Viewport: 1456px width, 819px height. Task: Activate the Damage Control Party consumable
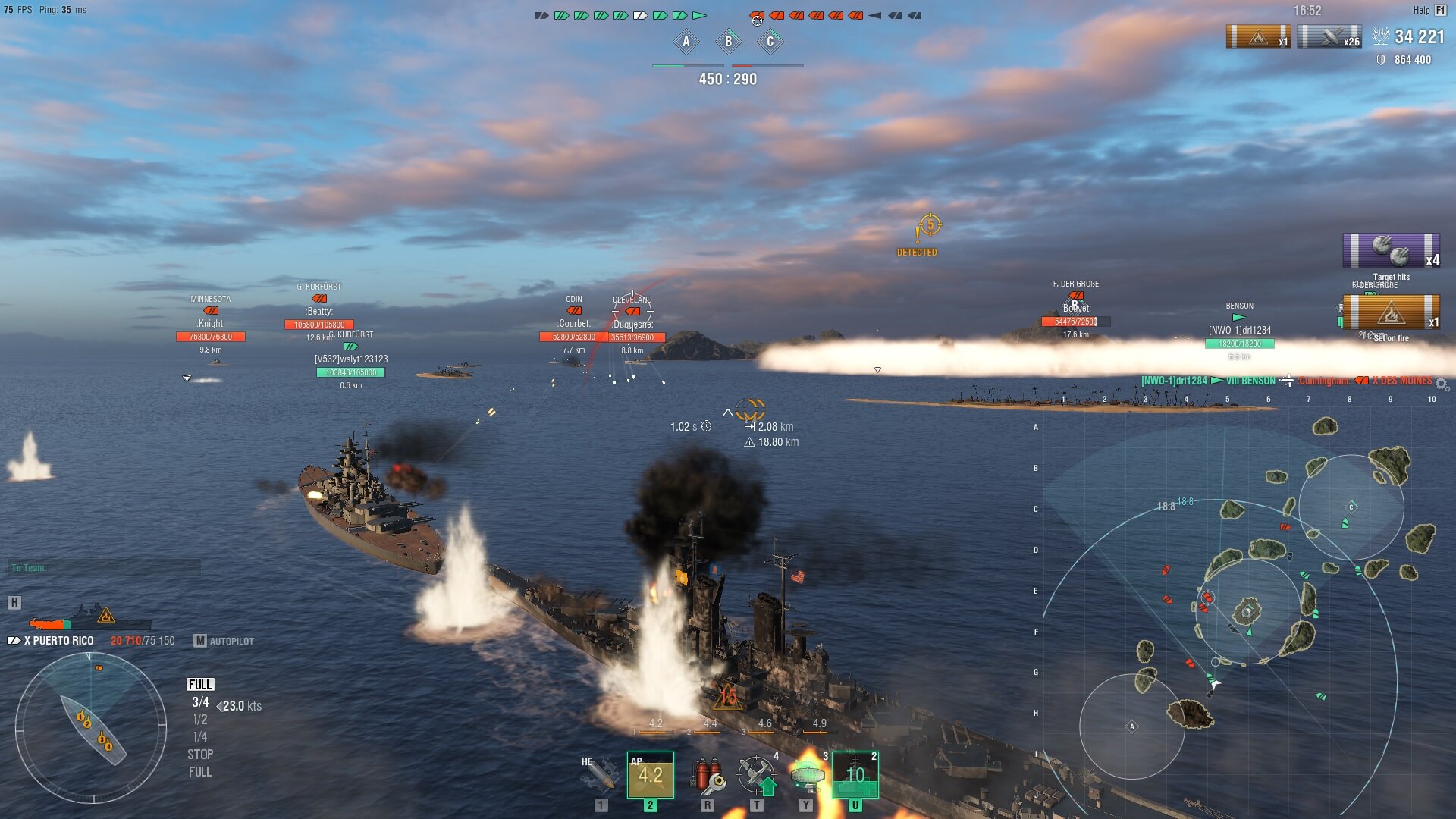[x=707, y=775]
